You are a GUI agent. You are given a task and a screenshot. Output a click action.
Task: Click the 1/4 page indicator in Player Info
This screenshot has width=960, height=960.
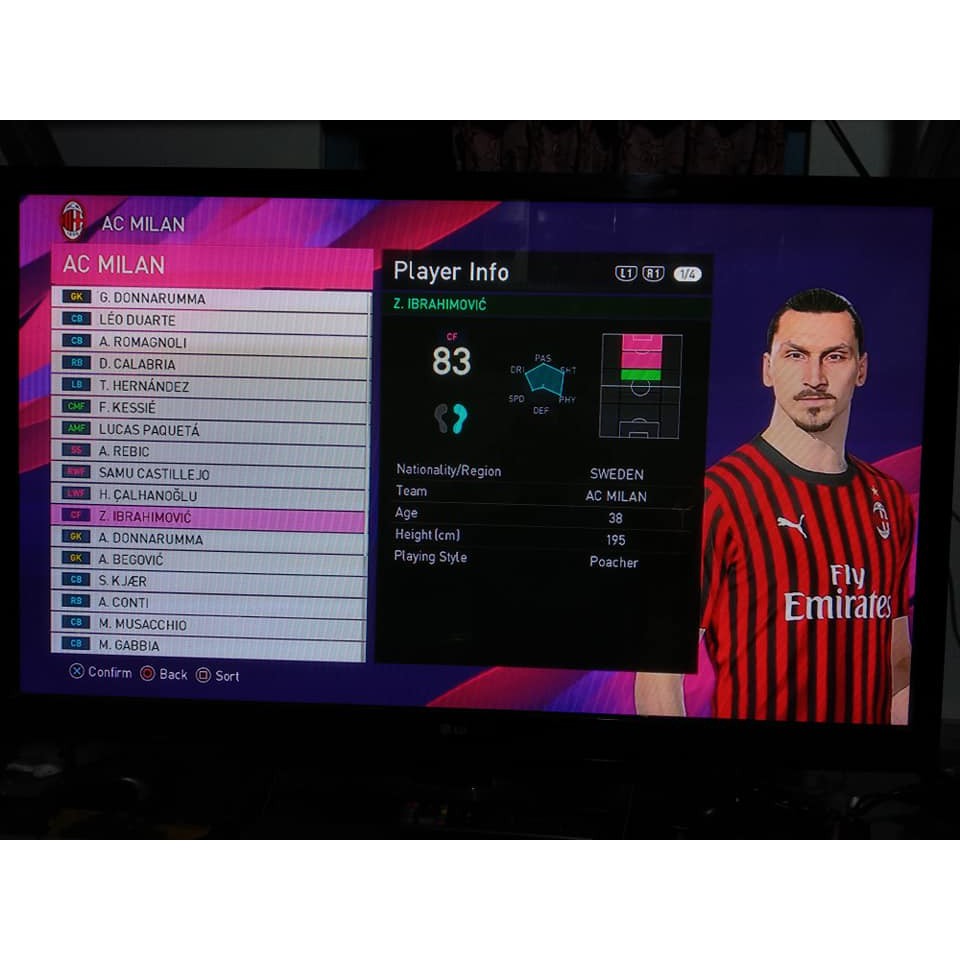click(687, 274)
